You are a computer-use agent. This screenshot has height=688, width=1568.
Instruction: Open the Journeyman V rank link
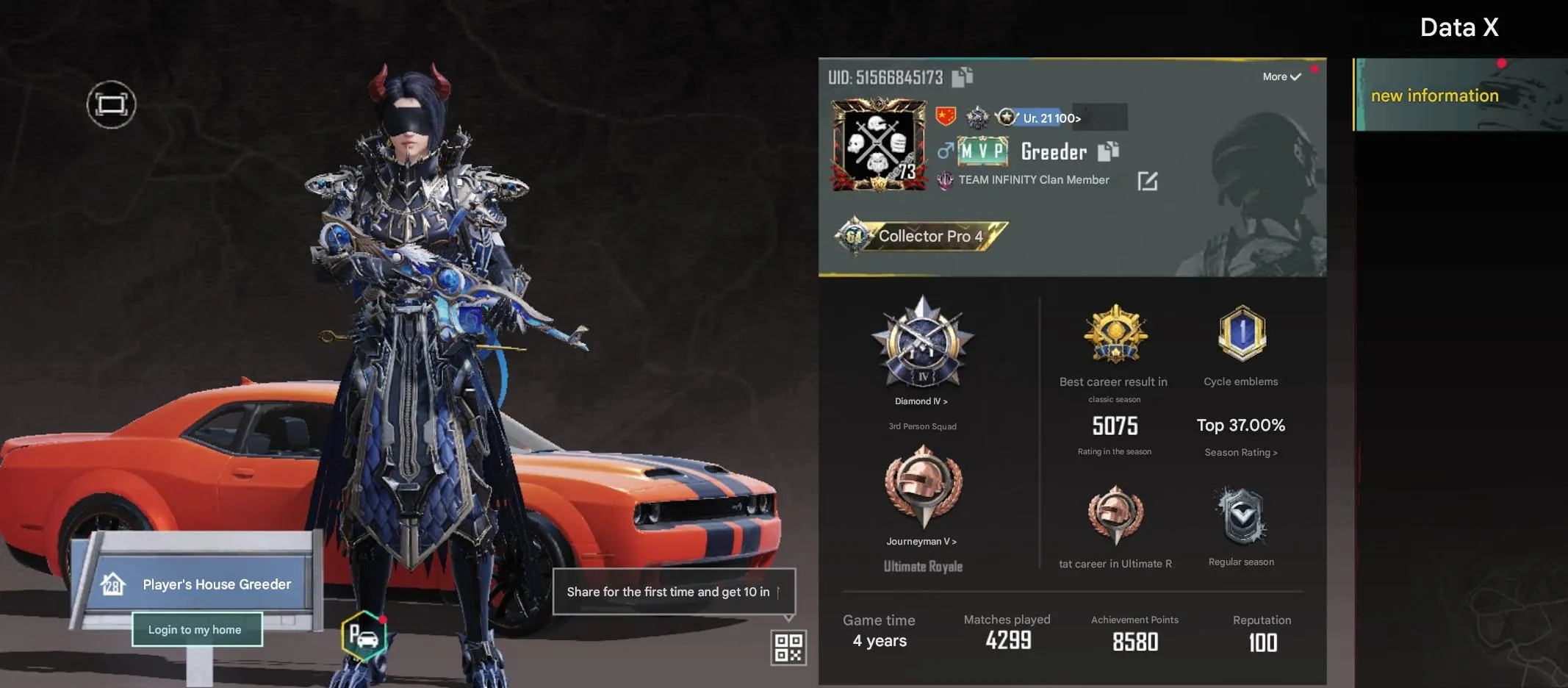tap(921, 540)
